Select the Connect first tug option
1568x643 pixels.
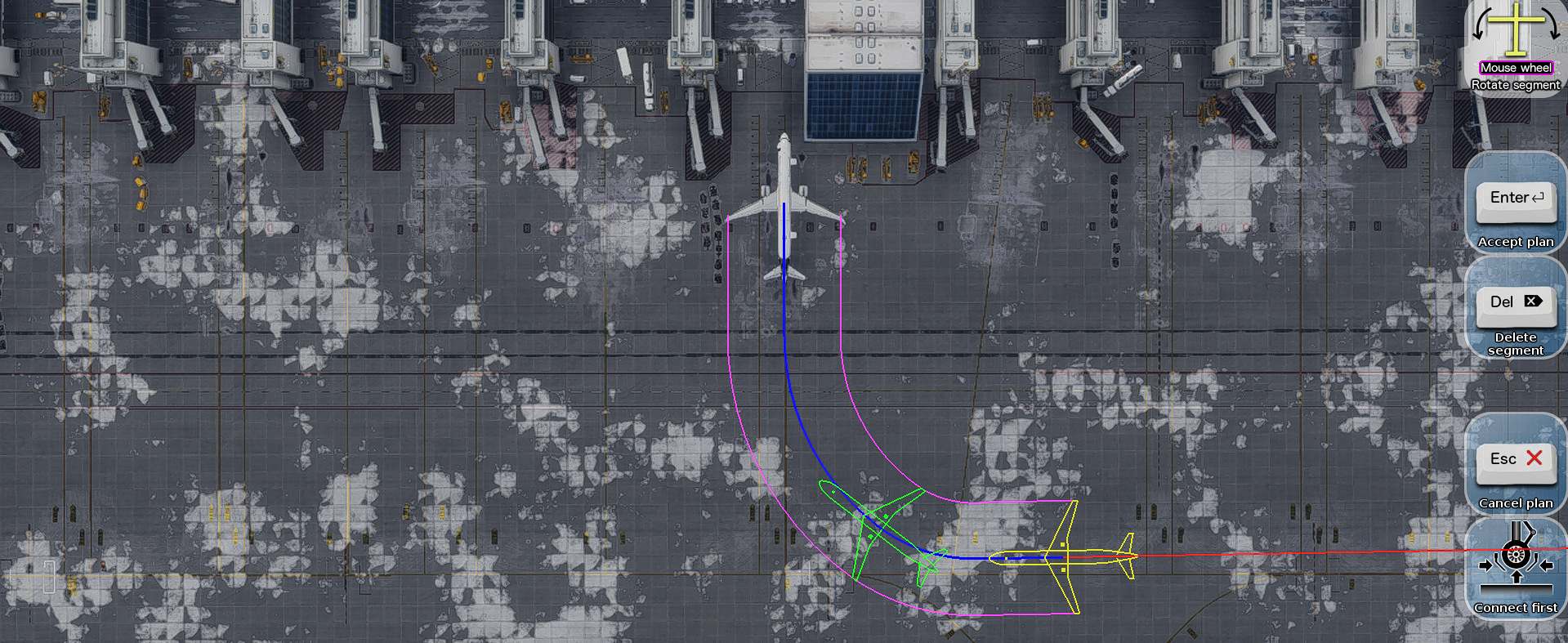pos(1516,564)
